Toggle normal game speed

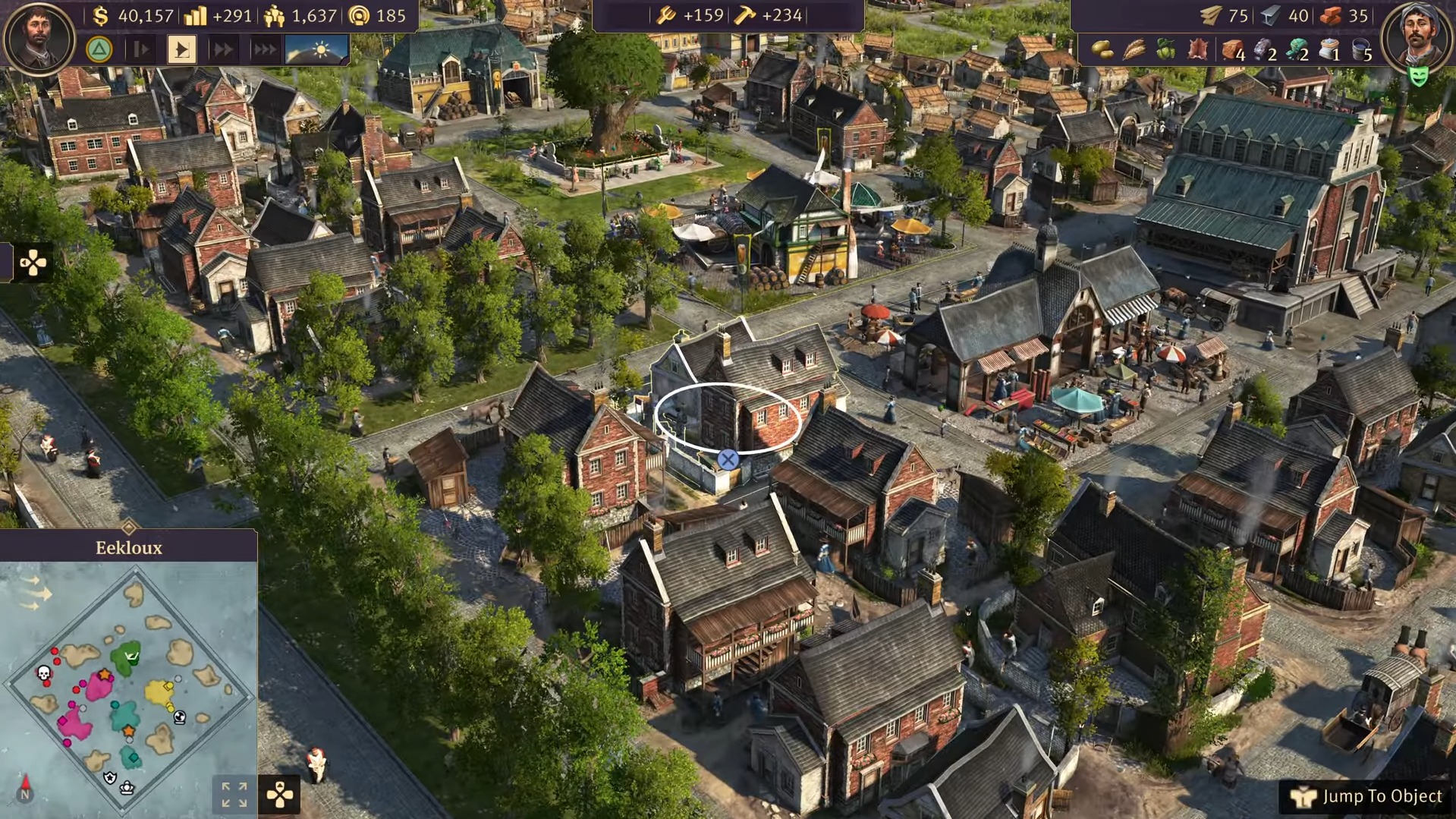click(182, 49)
